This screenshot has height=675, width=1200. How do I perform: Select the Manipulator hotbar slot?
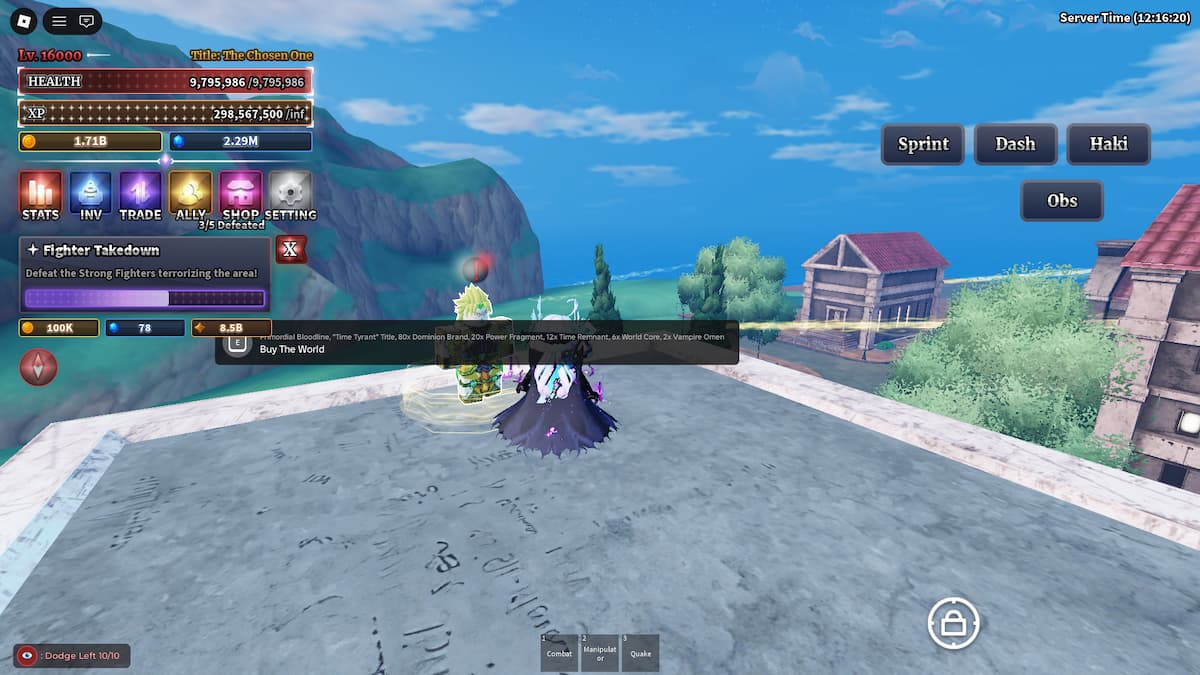click(599, 653)
